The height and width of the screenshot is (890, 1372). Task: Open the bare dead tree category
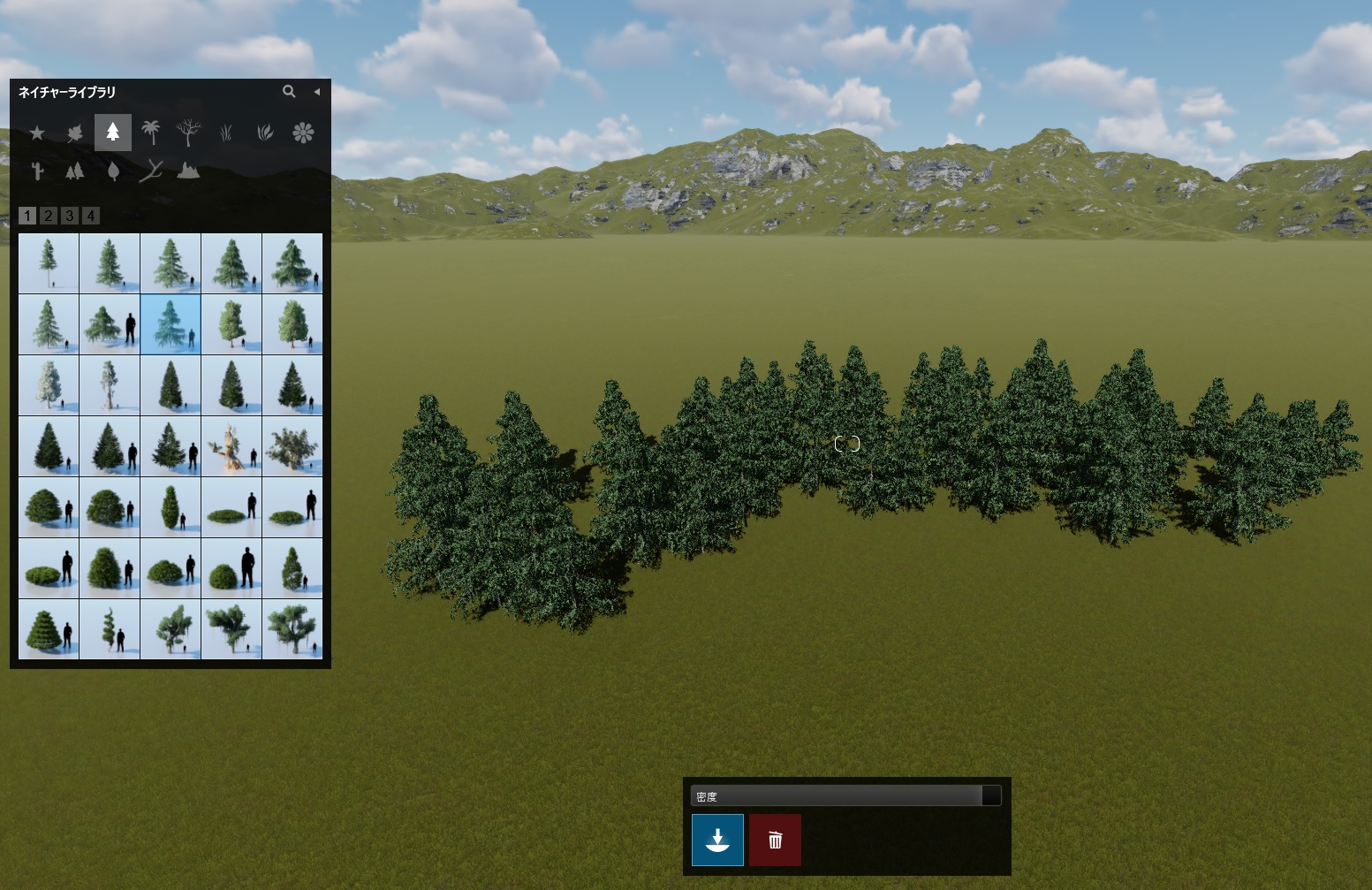[x=188, y=133]
